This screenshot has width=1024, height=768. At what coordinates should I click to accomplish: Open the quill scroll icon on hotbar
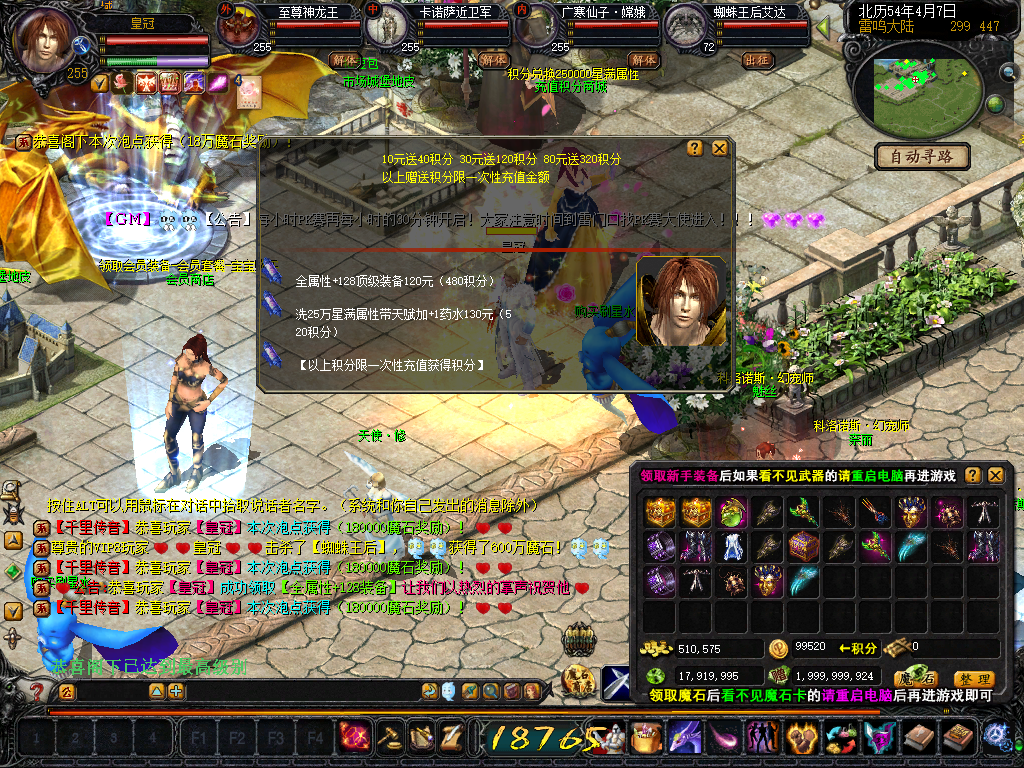tap(451, 738)
